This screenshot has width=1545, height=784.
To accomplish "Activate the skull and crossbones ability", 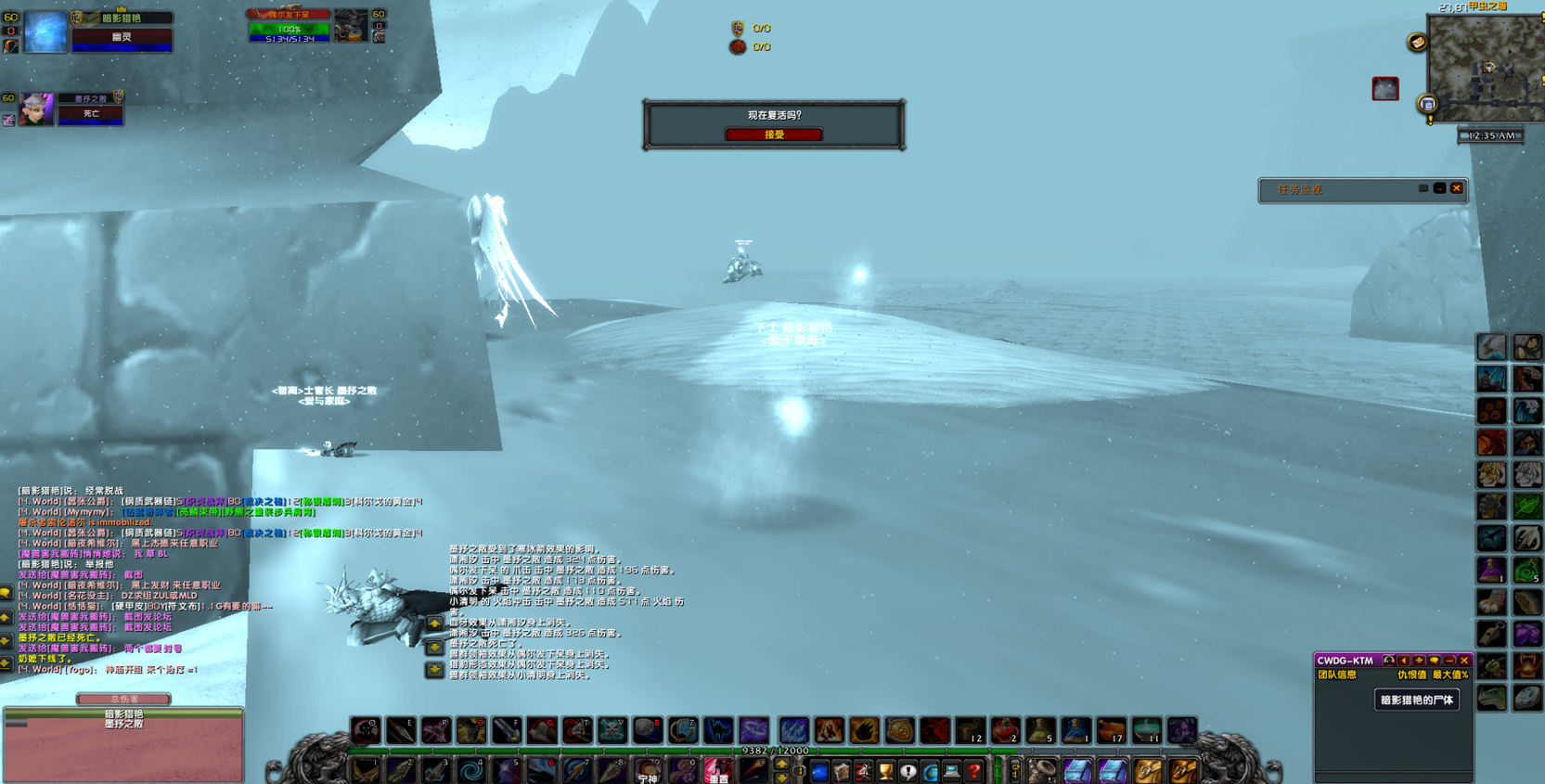I will [612, 731].
